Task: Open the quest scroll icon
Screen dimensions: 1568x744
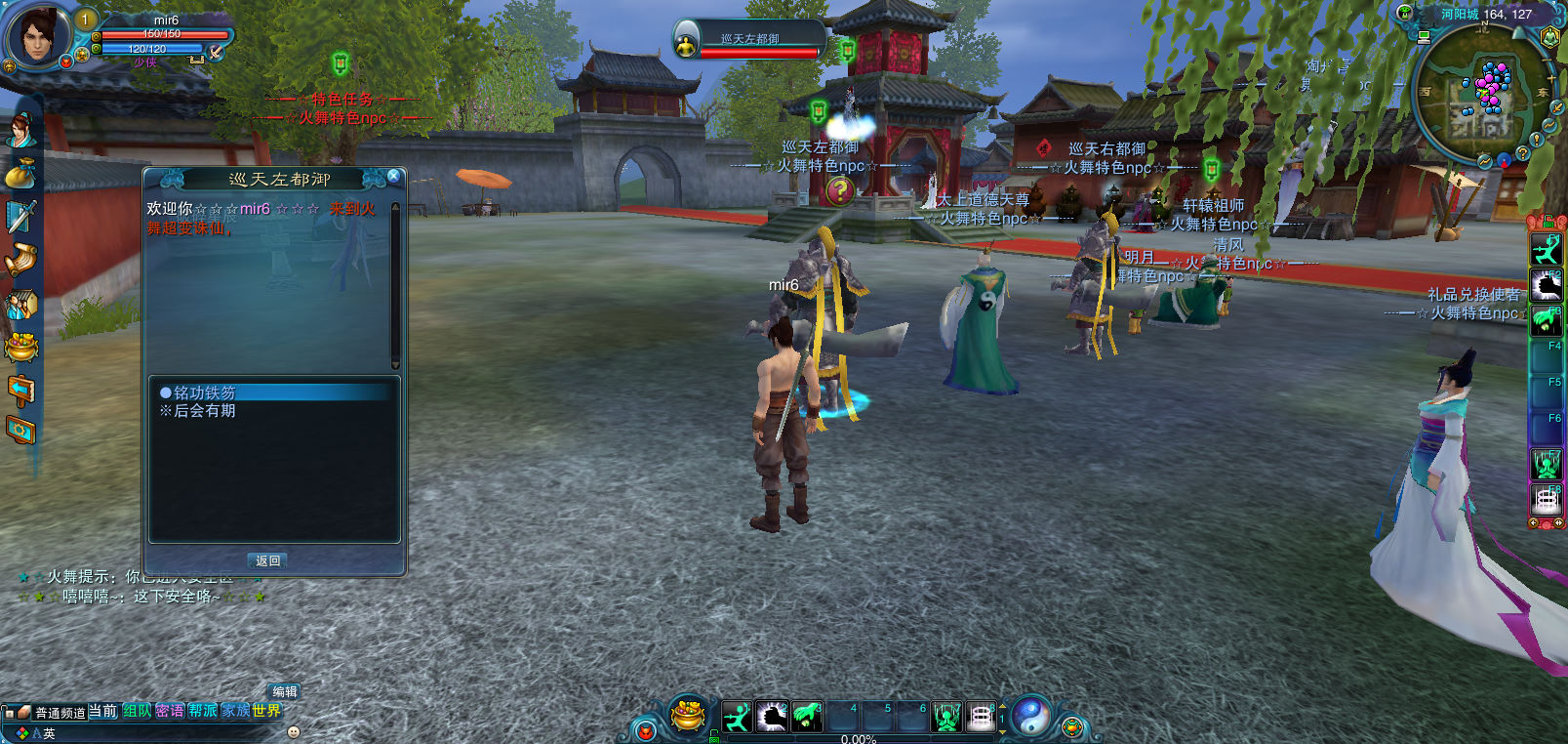Action: click(x=20, y=260)
